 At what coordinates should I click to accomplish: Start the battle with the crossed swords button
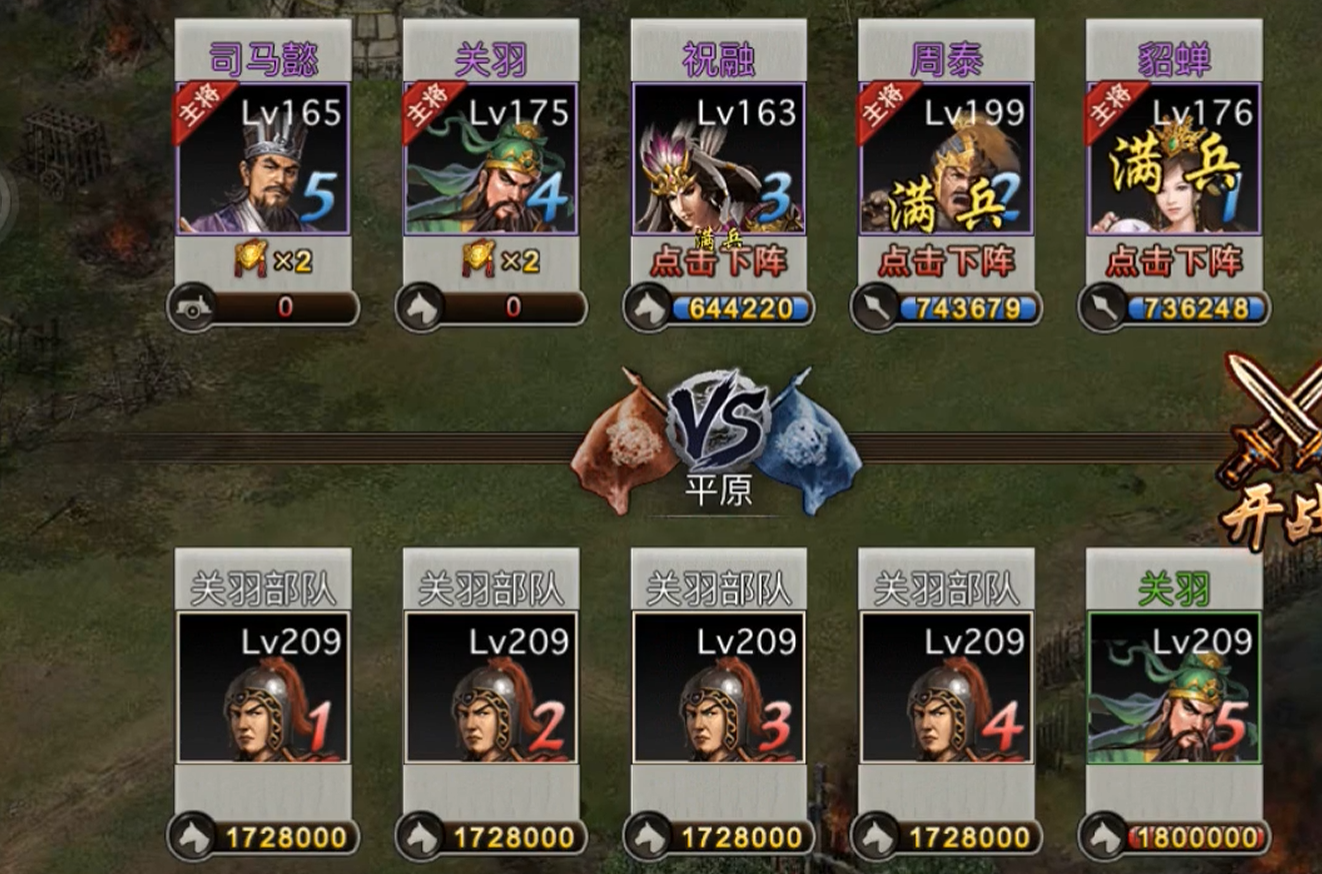[1275, 450]
